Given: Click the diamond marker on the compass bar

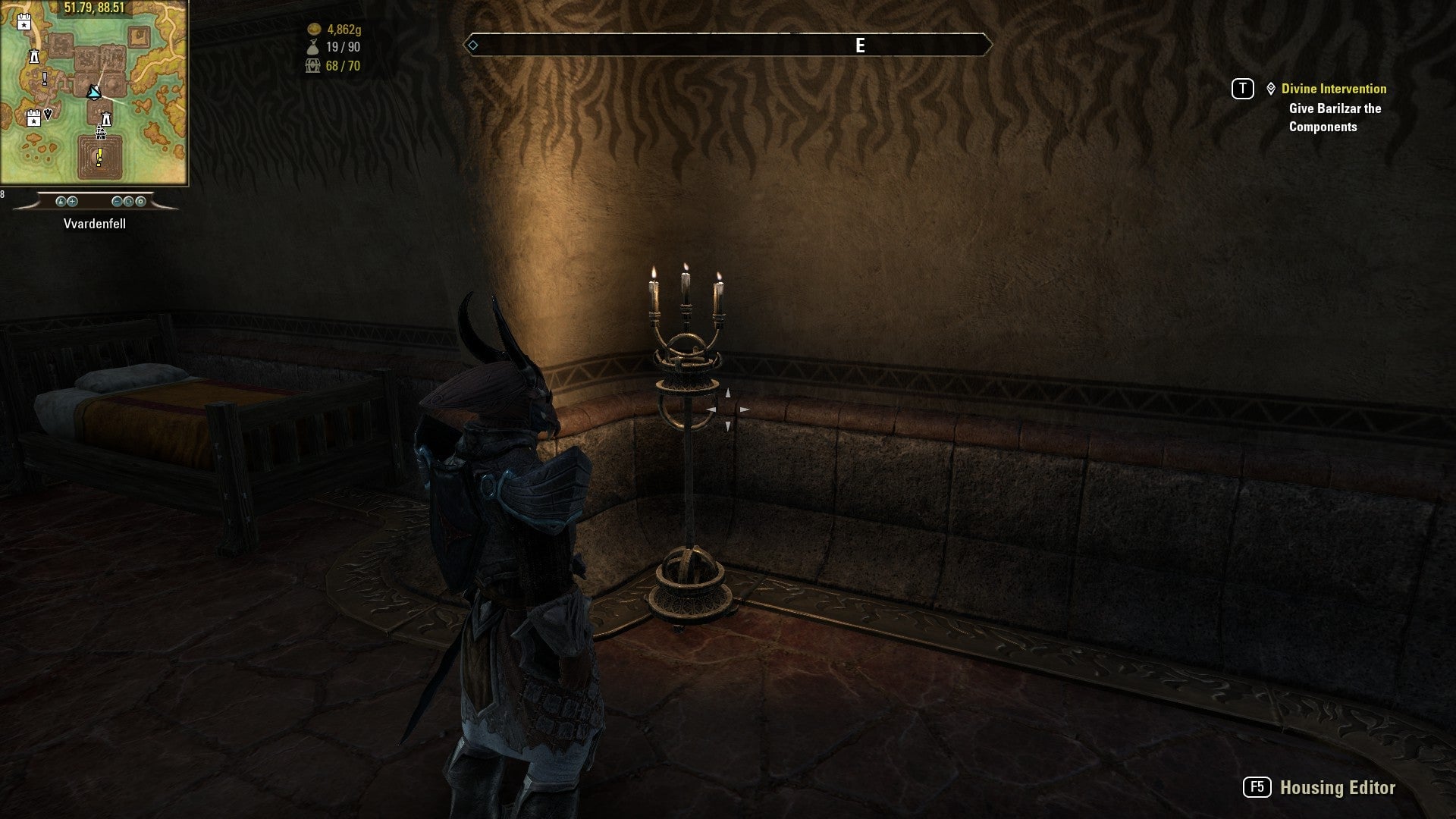Looking at the screenshot, I should coord(474,45).
